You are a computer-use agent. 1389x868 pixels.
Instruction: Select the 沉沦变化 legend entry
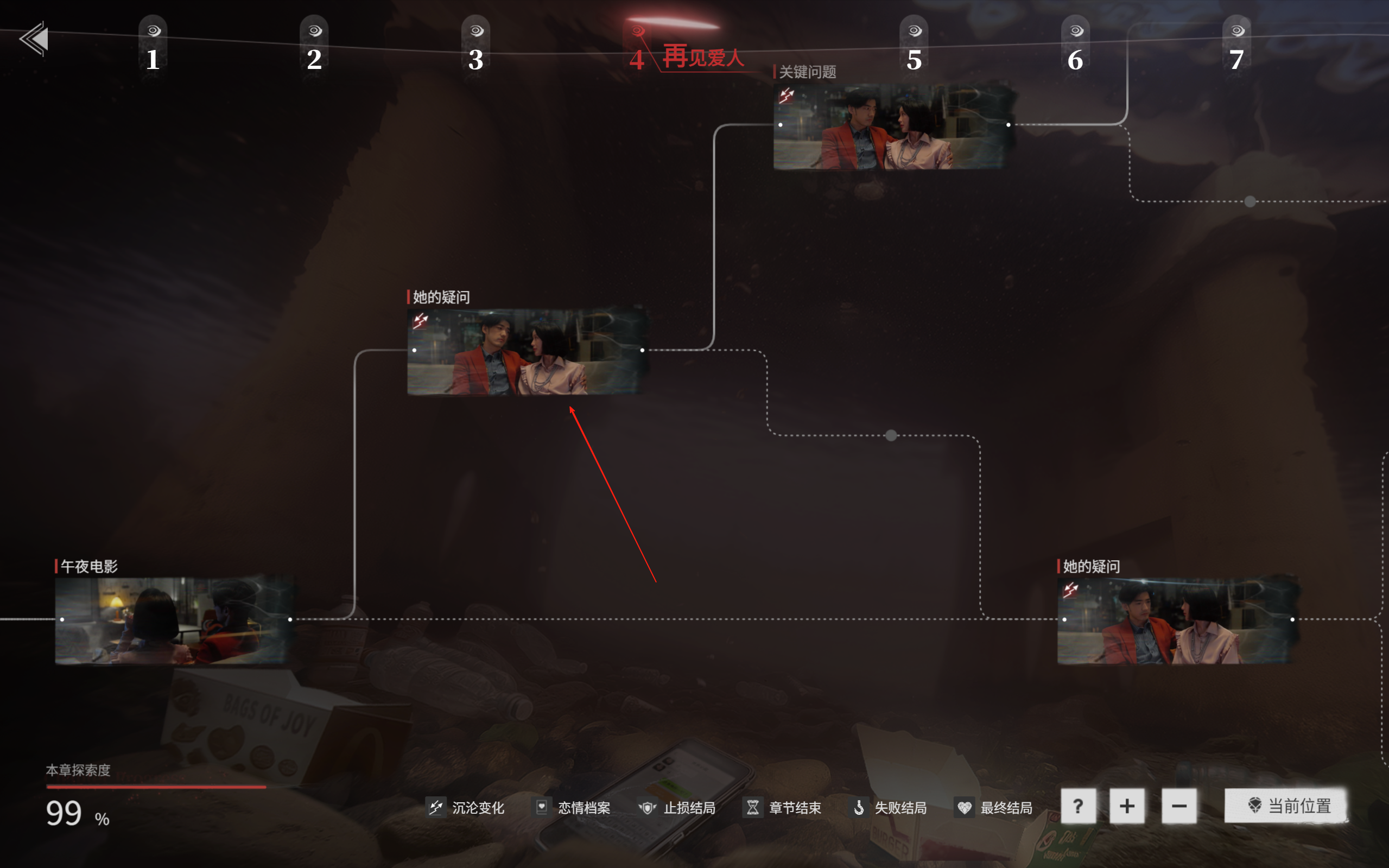(x=466, y=808)
